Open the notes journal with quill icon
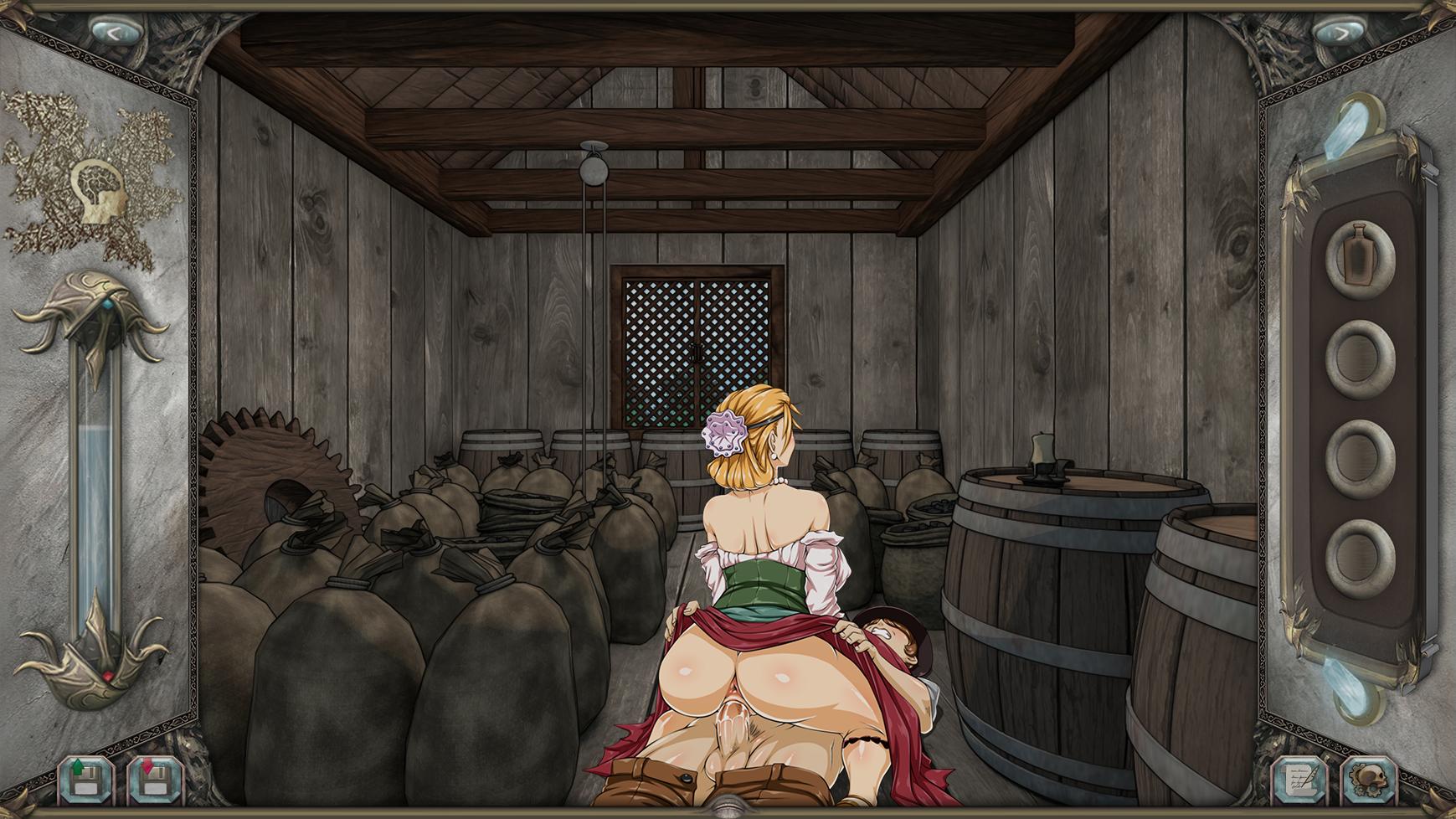1456x819 pixels. [1300, 781]
